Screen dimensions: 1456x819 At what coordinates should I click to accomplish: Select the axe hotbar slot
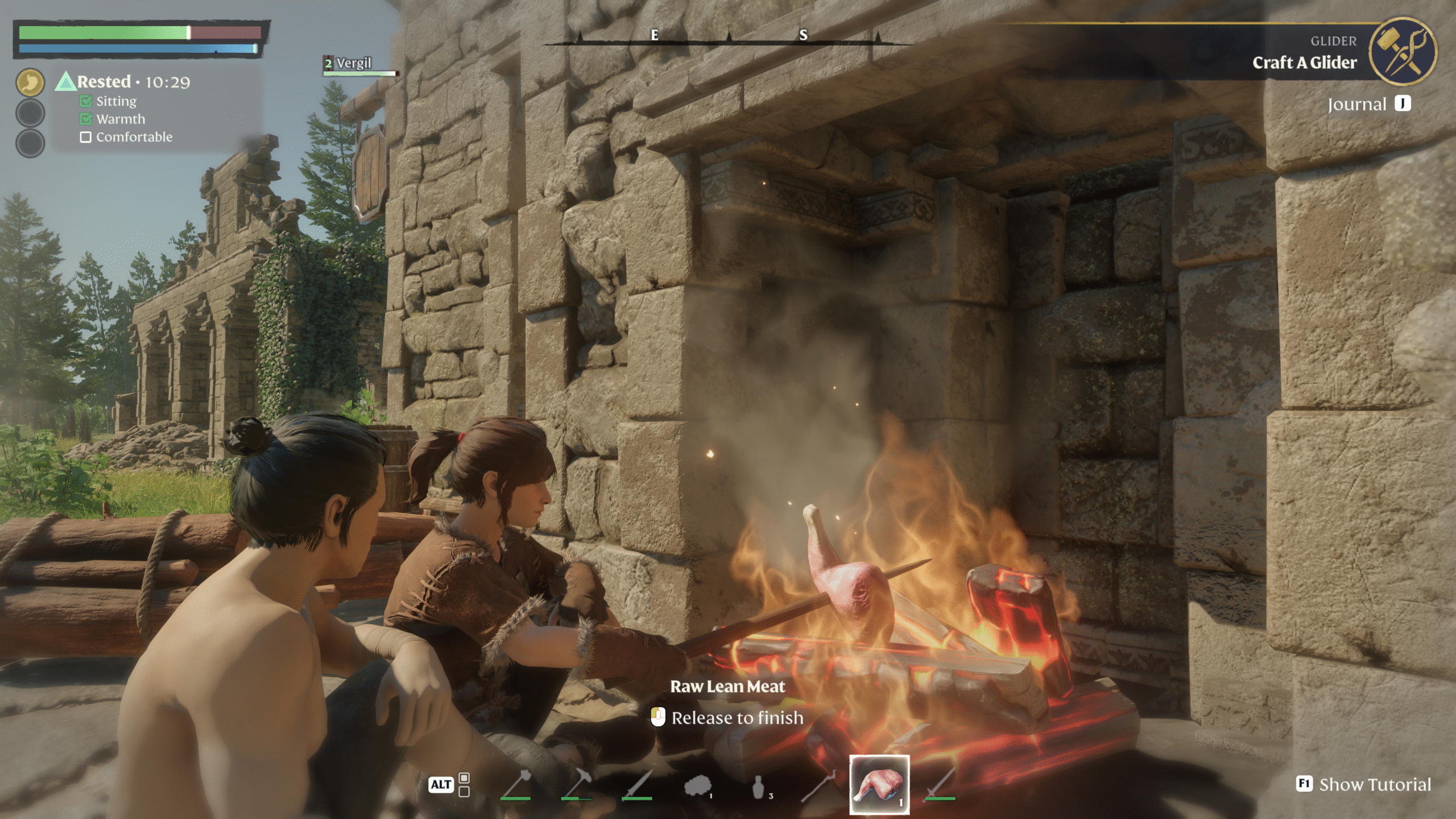pyautogui.click(x=515, y=785)
